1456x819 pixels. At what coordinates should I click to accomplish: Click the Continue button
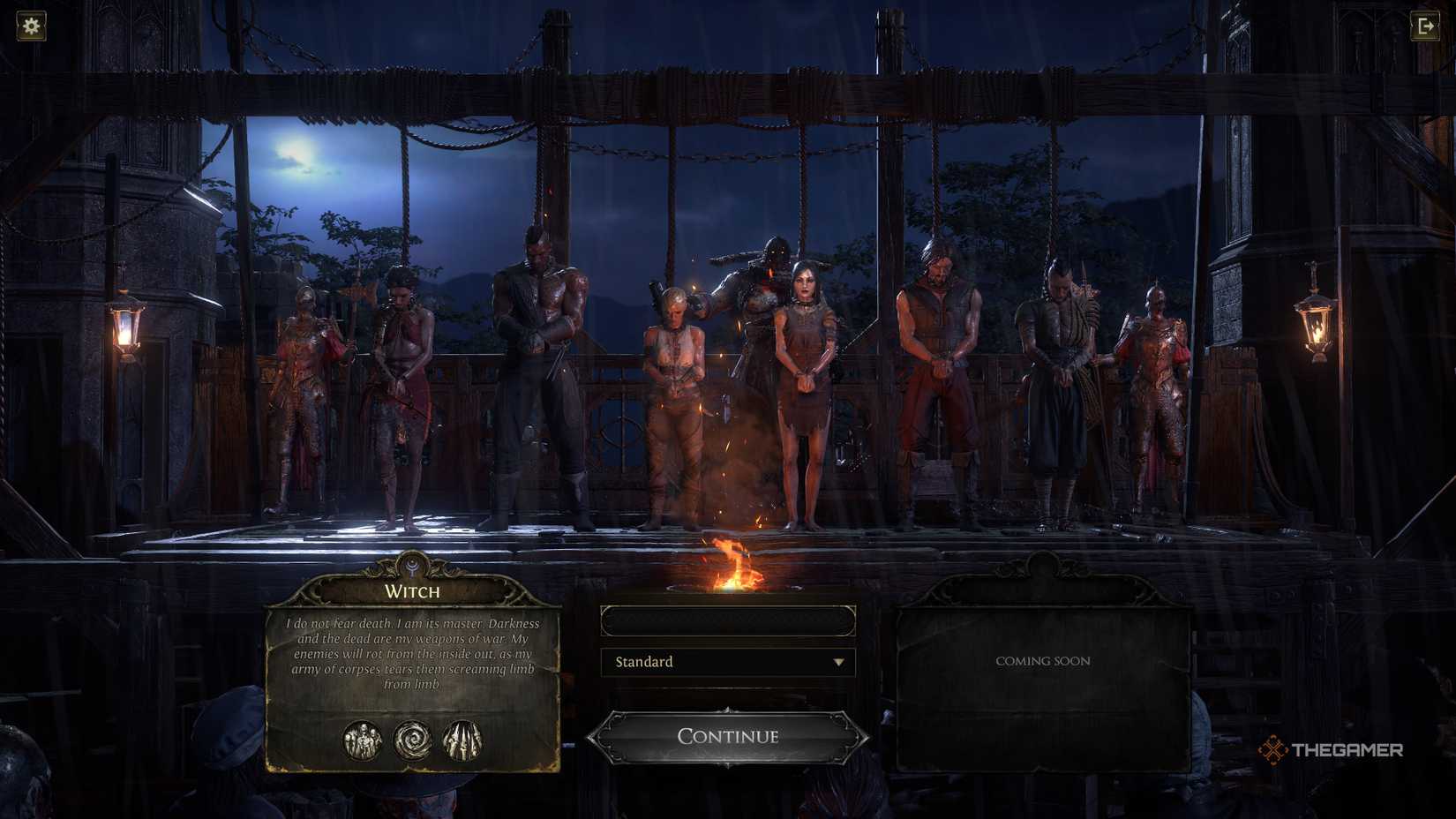[727, 736]
